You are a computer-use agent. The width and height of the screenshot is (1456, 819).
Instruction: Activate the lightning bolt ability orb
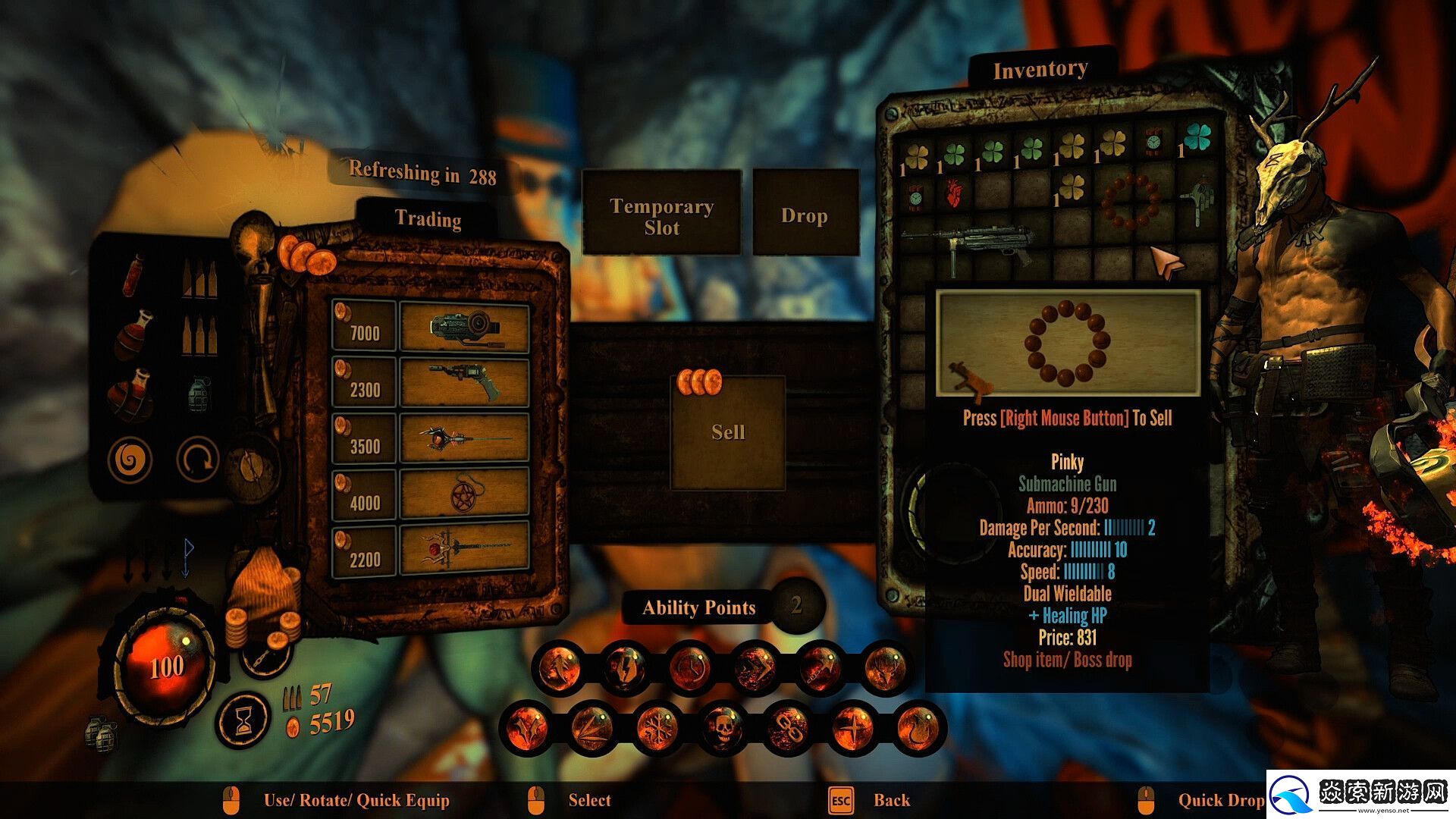(624, 669)
